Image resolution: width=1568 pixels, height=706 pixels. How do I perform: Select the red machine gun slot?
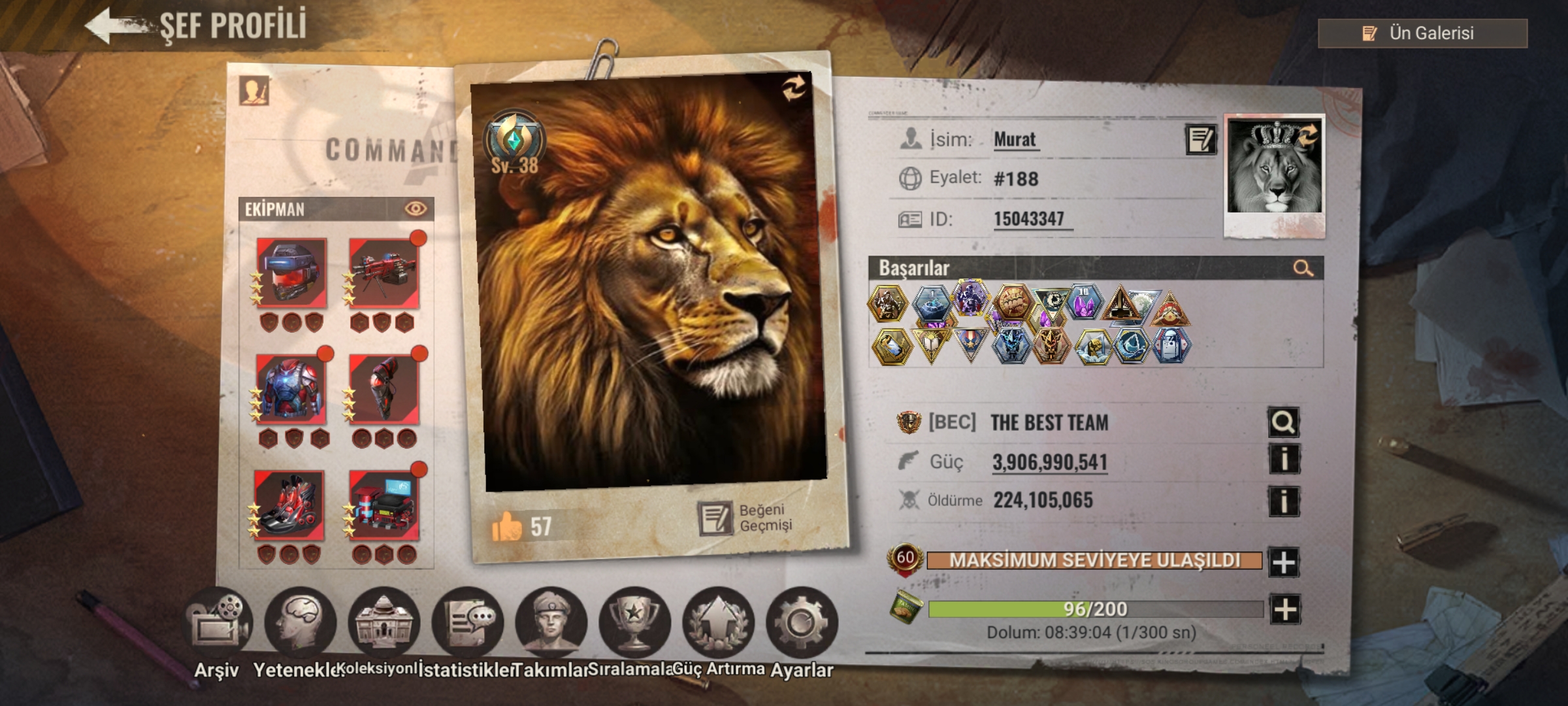click(x=384, y=273)
